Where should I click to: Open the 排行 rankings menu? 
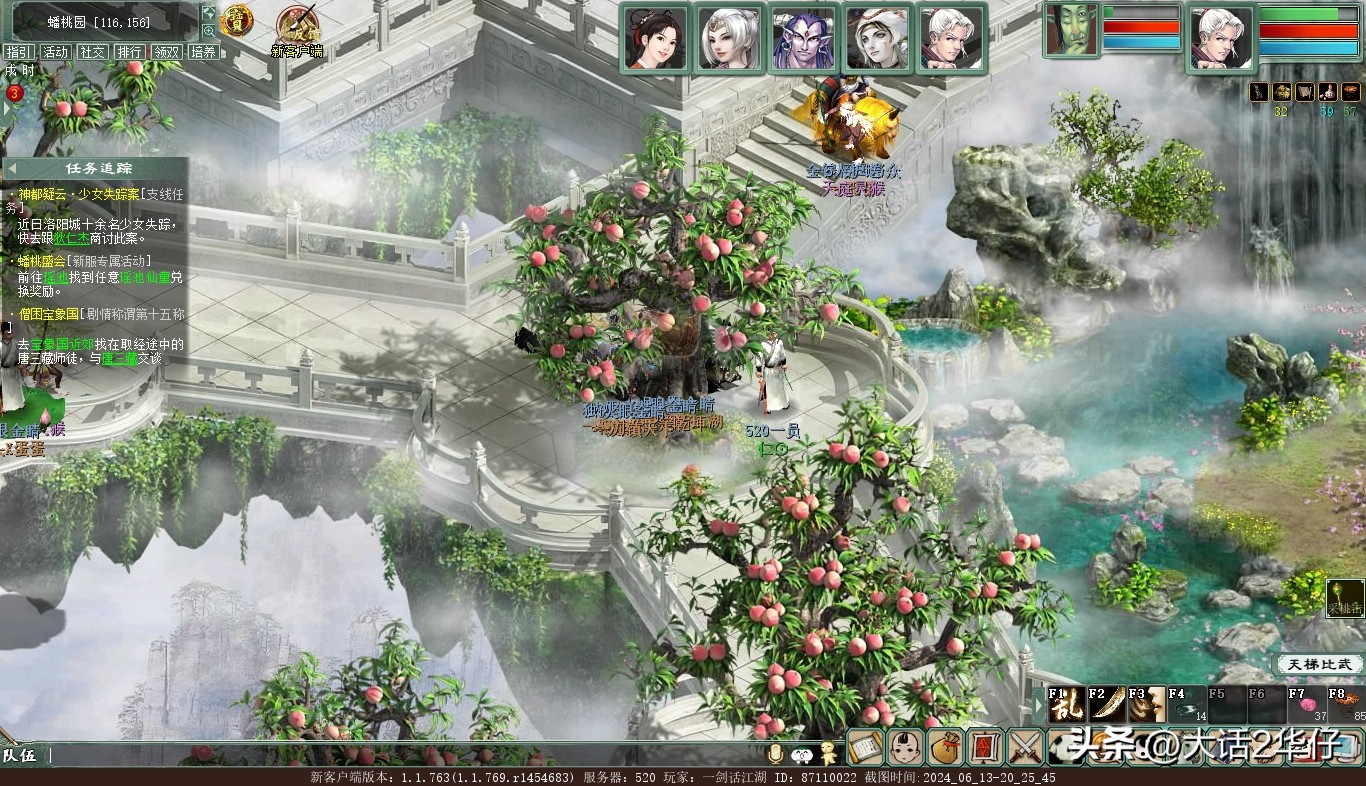click(x=129, y=52)
